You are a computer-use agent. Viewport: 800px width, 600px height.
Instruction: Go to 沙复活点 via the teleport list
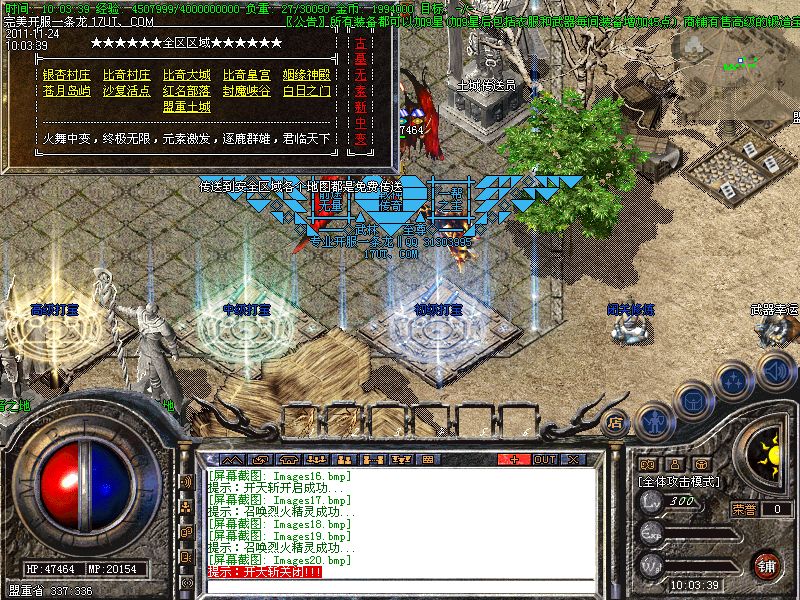tap(126, 91)
